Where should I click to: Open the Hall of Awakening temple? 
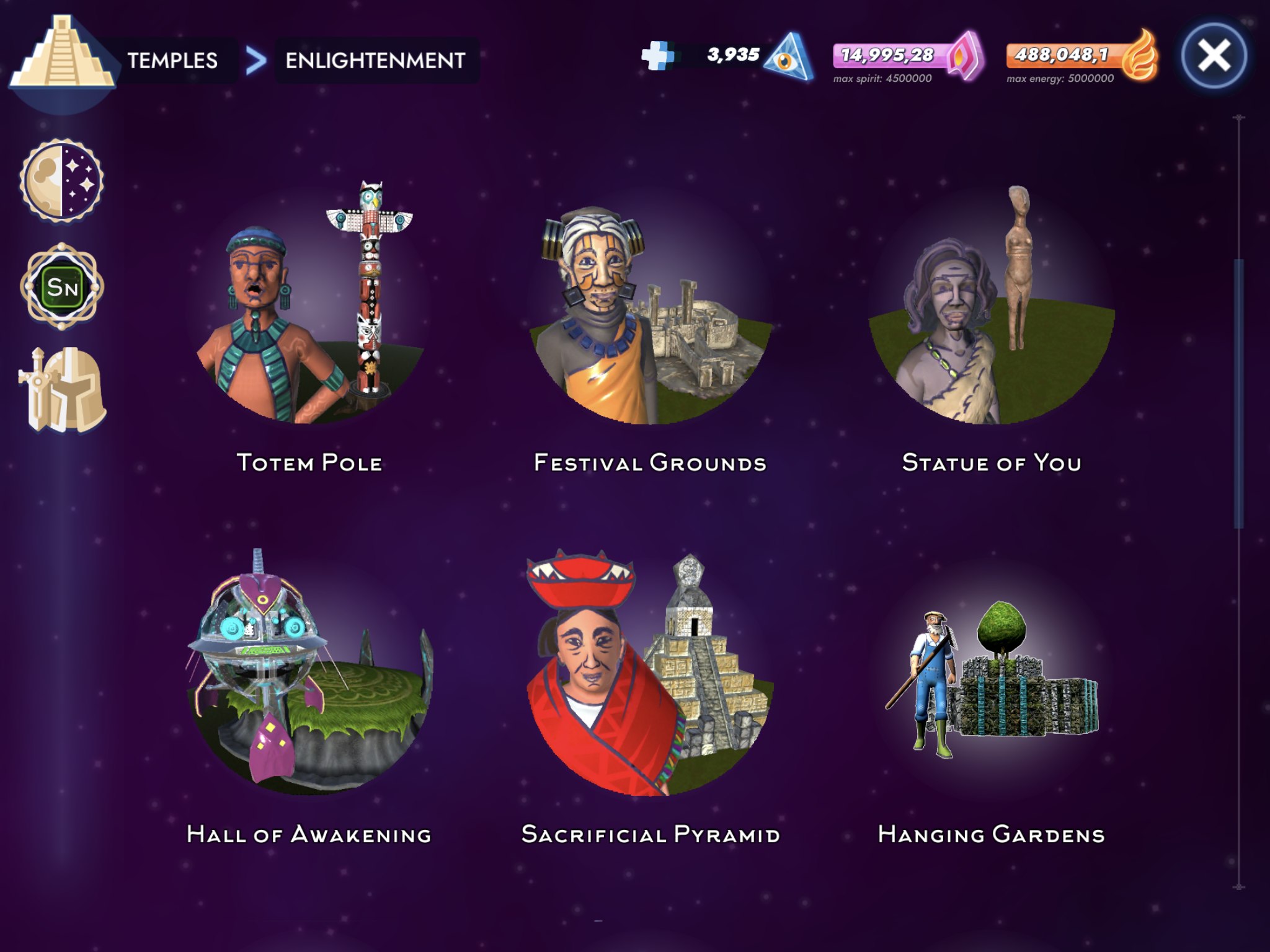(x=309, y=676)
